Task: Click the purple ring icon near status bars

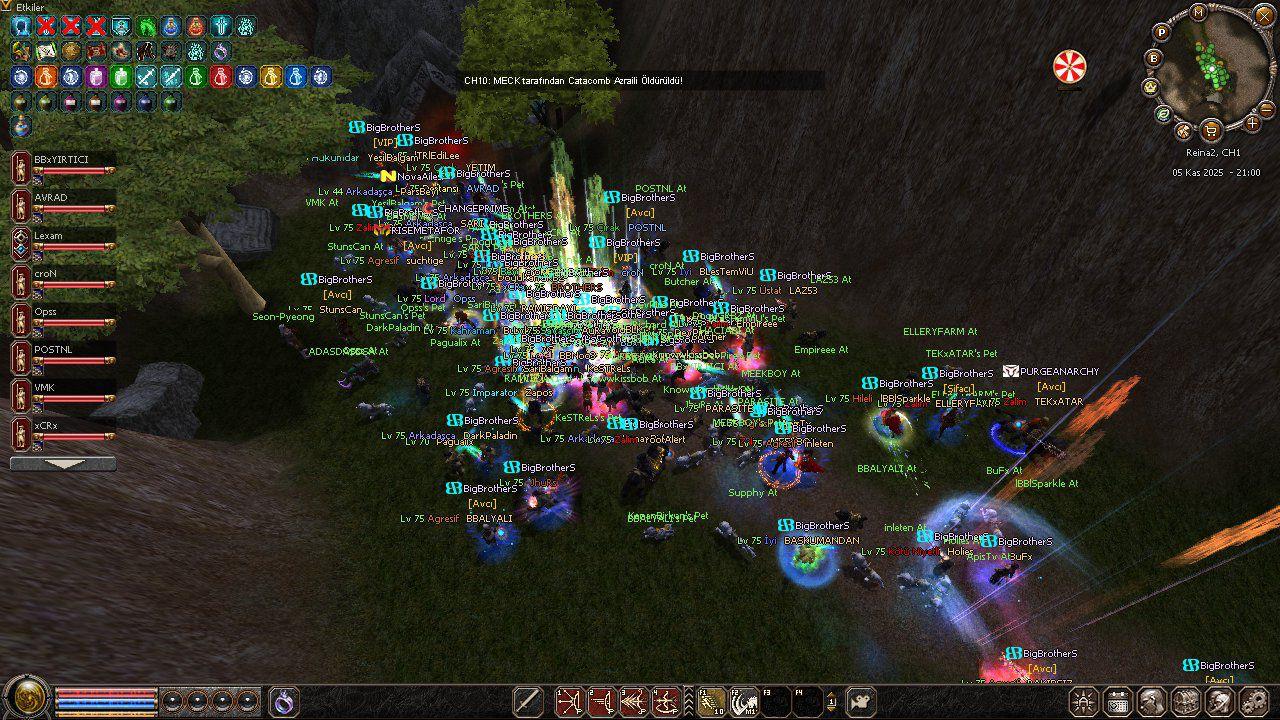Action: pyautogui.click(x=285, y=701)
